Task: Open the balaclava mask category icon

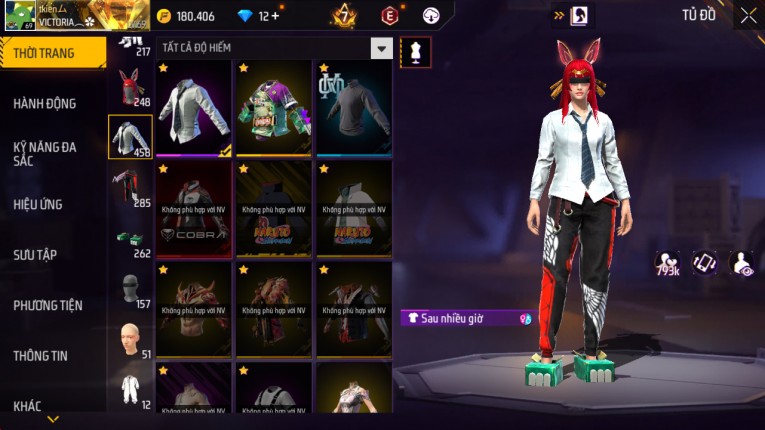Action: tap(129, 289)
